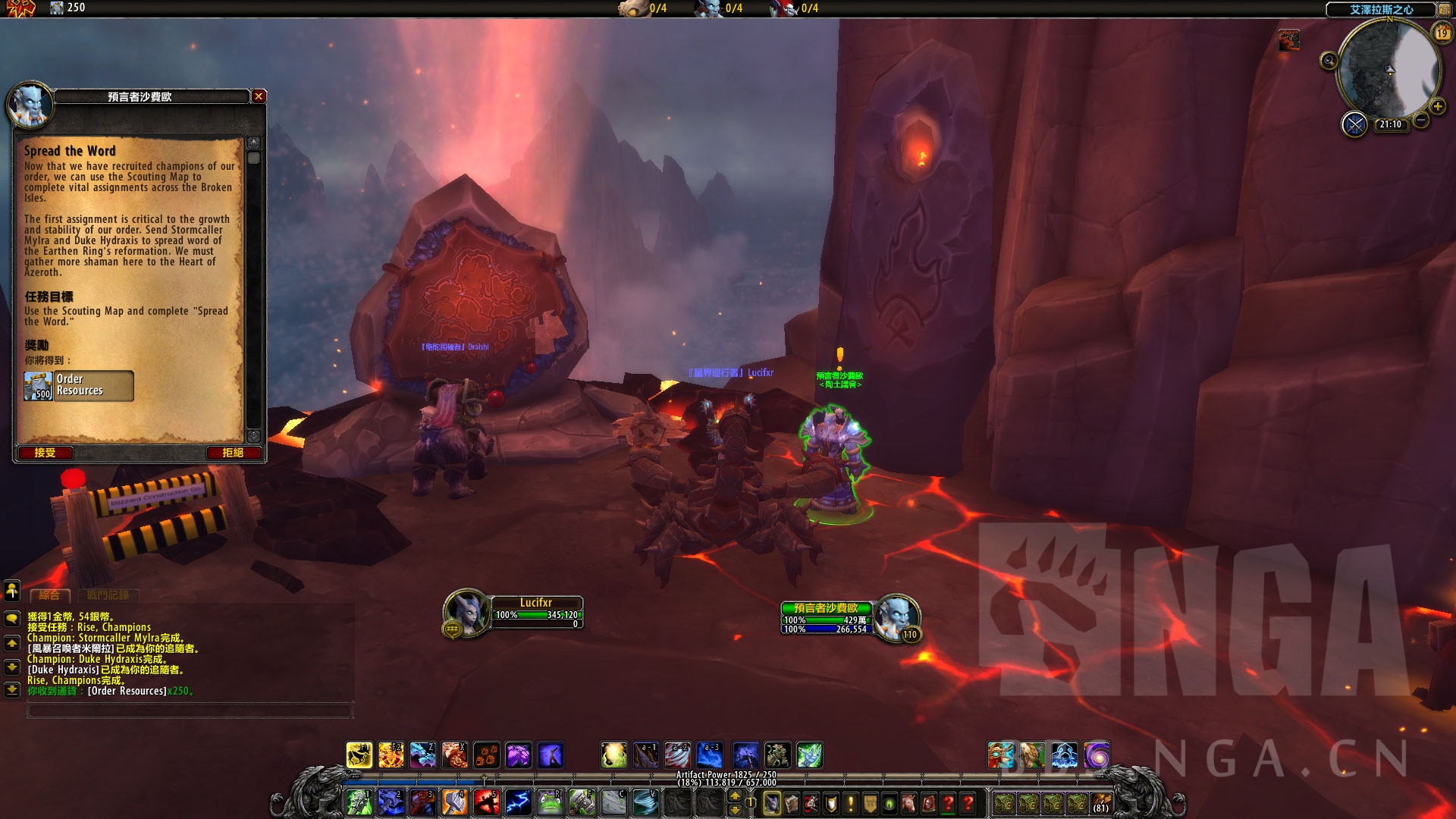This screenshot has width=1456, height=819.
Task: Accept the Spread the Word quest
Action: (x=45, y=453)
